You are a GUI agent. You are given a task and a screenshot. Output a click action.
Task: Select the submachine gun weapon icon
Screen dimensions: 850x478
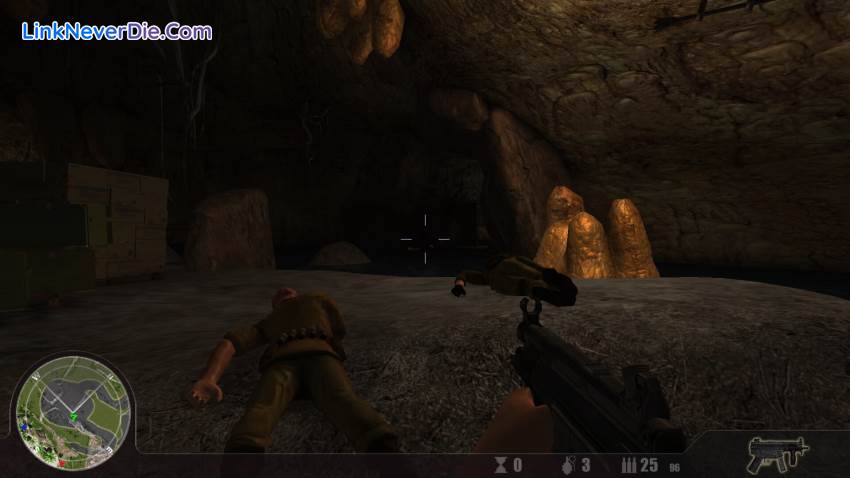(x=777, y=454)
